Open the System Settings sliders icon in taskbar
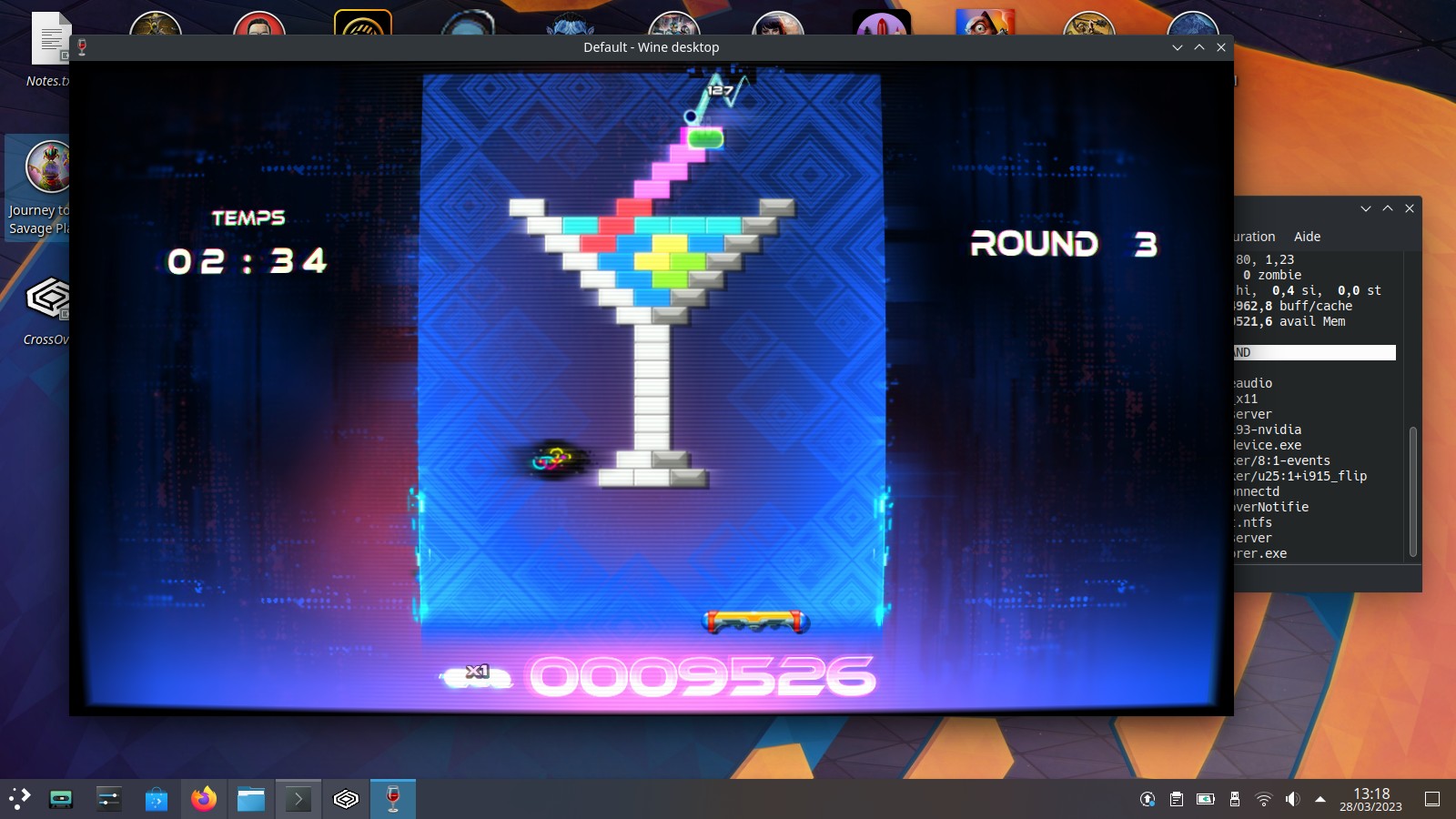1456x819 pixels. click(109, 800)
